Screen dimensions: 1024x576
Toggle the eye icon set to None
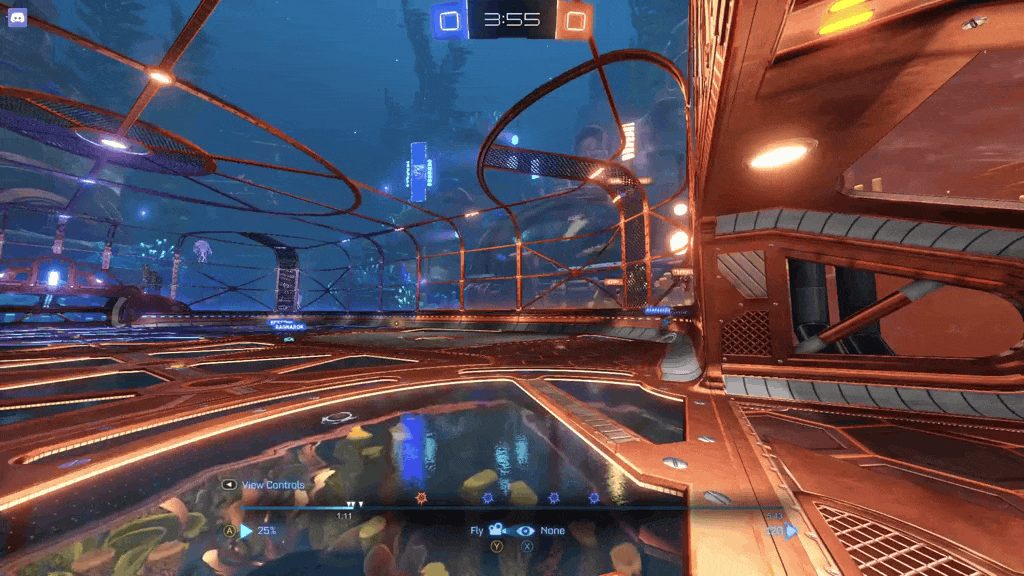click(x=526, y=531)
